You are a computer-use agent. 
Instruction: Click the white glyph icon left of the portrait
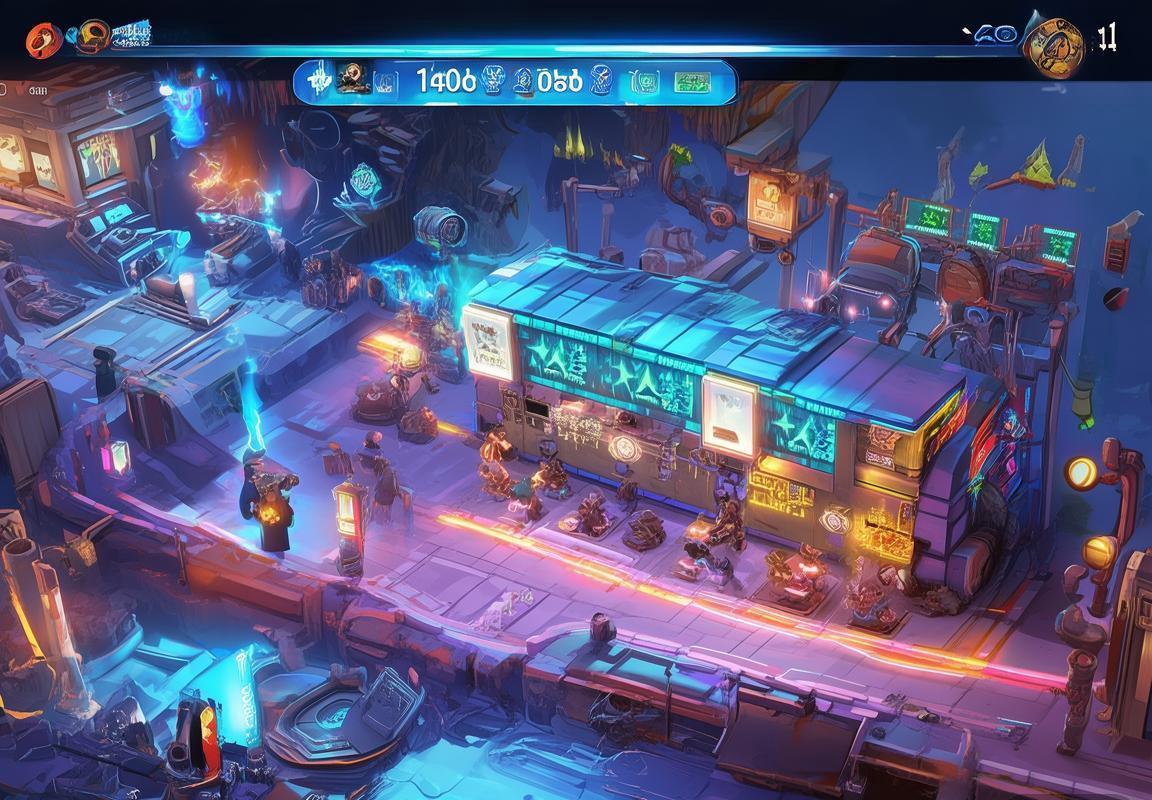coord(318,81)
